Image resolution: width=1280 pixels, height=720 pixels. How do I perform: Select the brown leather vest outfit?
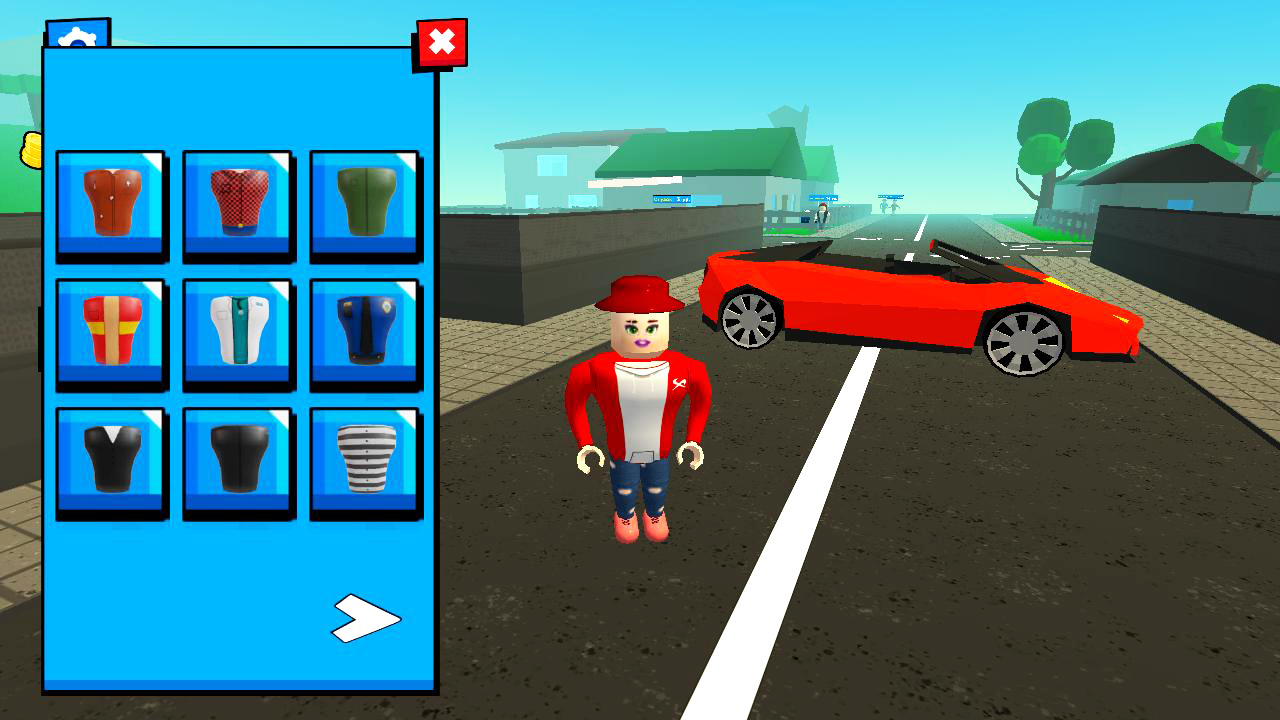110,204
